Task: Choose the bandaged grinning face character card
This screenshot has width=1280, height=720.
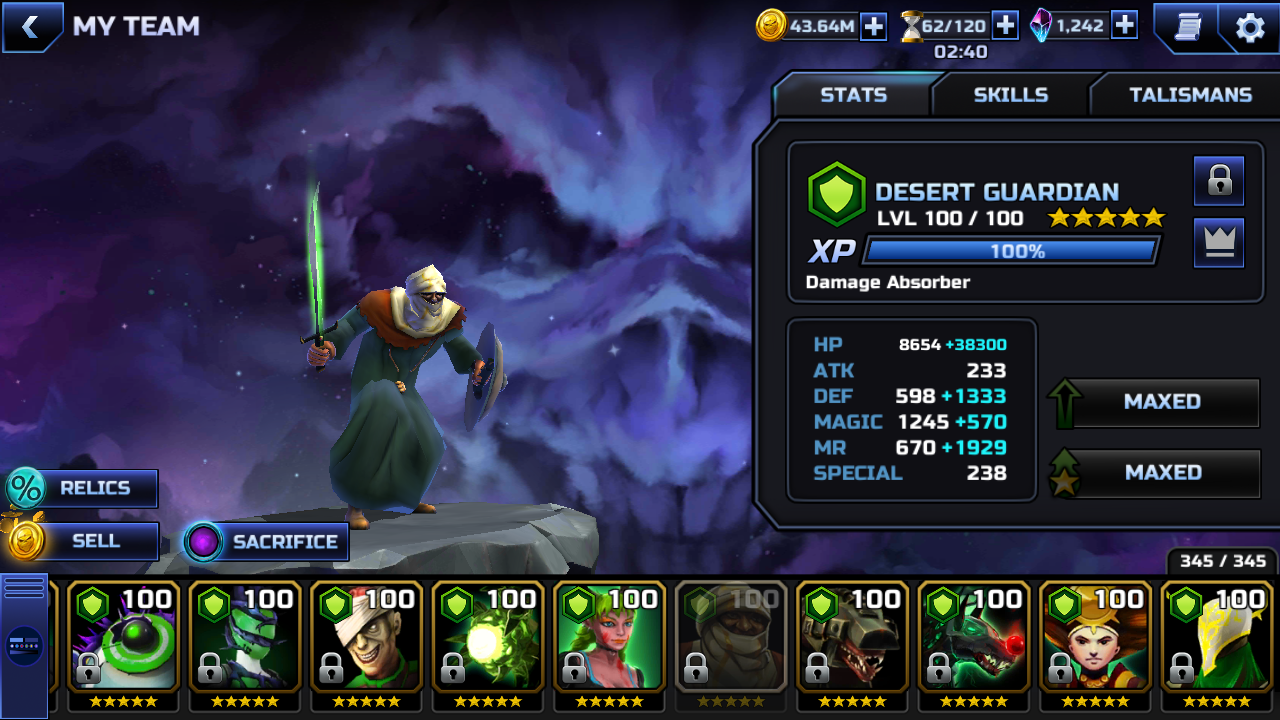Action: coord(367,636)
